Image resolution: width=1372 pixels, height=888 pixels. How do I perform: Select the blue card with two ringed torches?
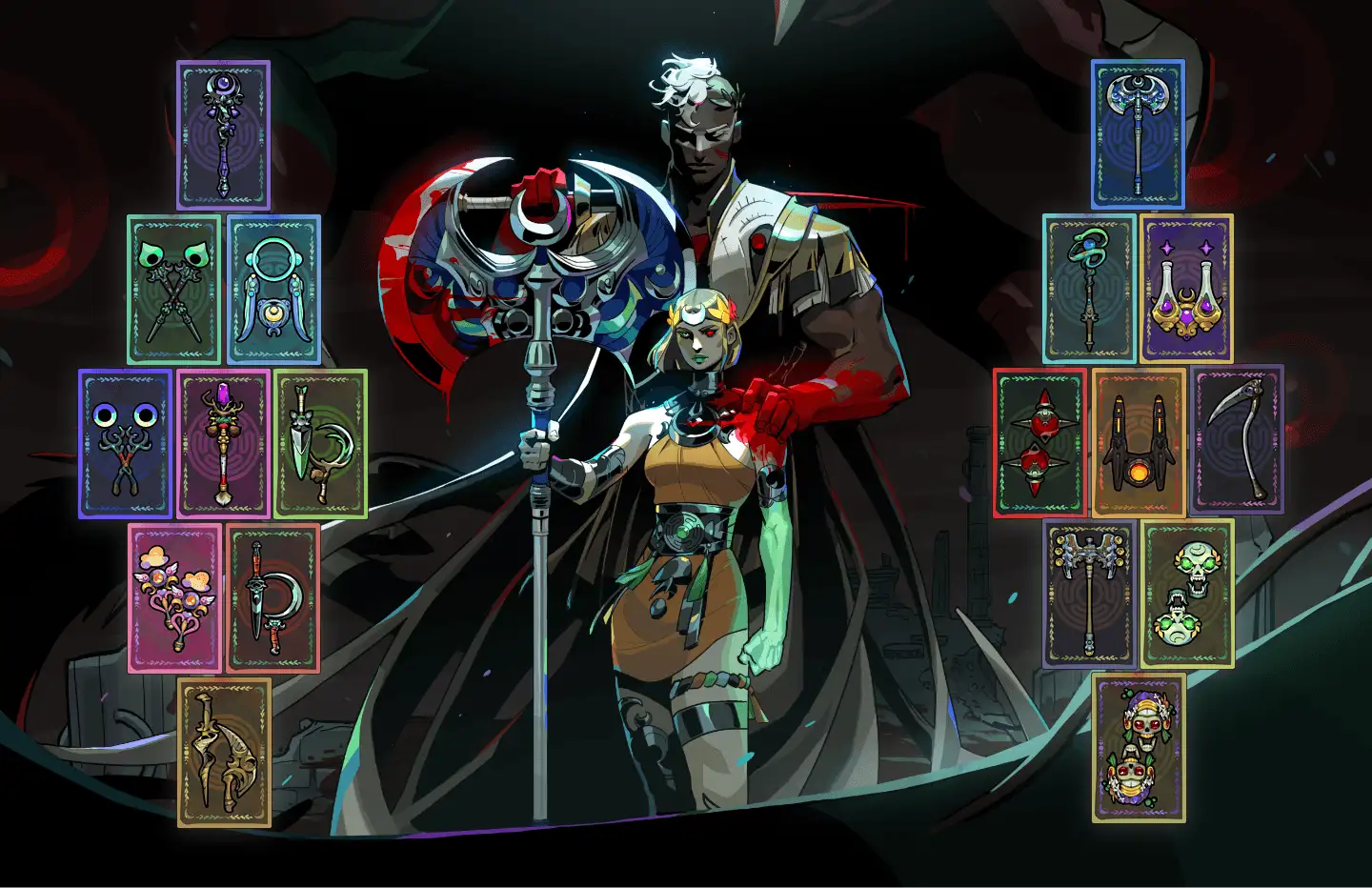(x=126, y=444)
